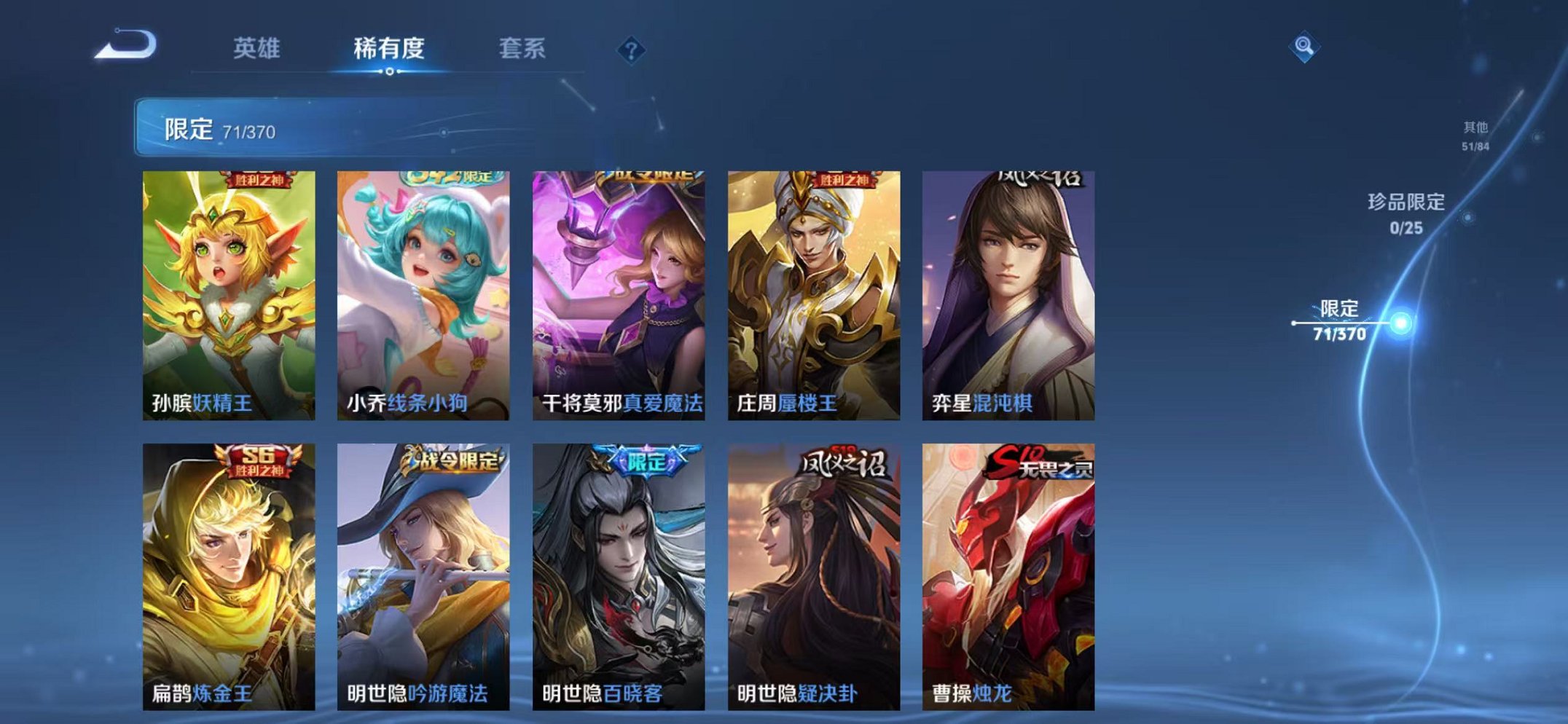Viewport: 1568px width, 724px height.
Task: Open the 稀有度 tab
Action: click(x=391, y=45)
